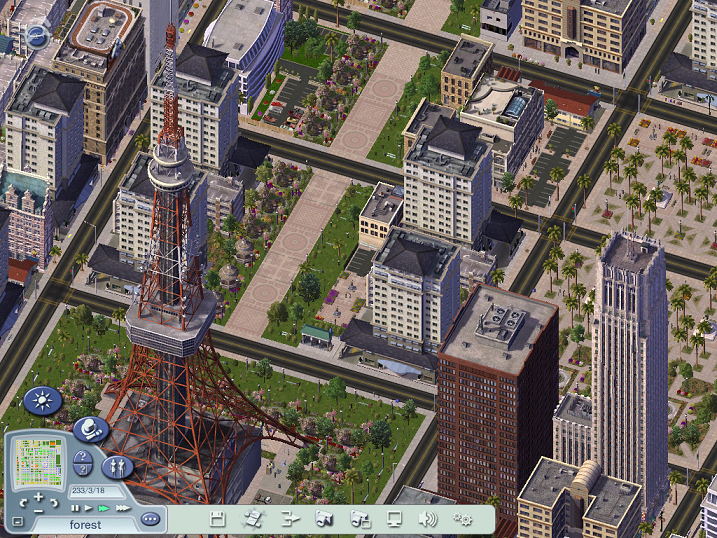Click the upper question mark query button

tap(83, 458)
